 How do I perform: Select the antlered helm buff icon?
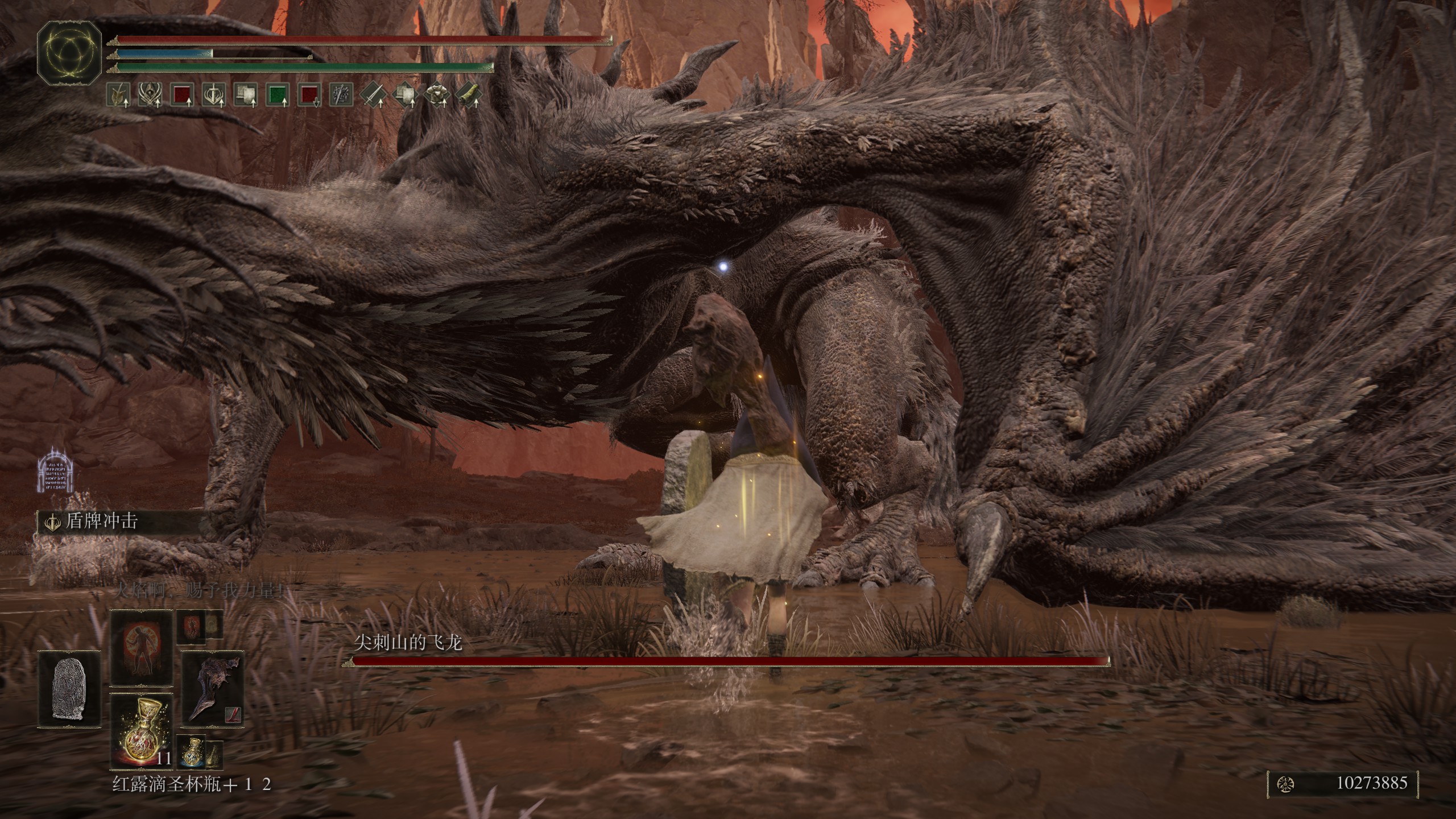149,96
